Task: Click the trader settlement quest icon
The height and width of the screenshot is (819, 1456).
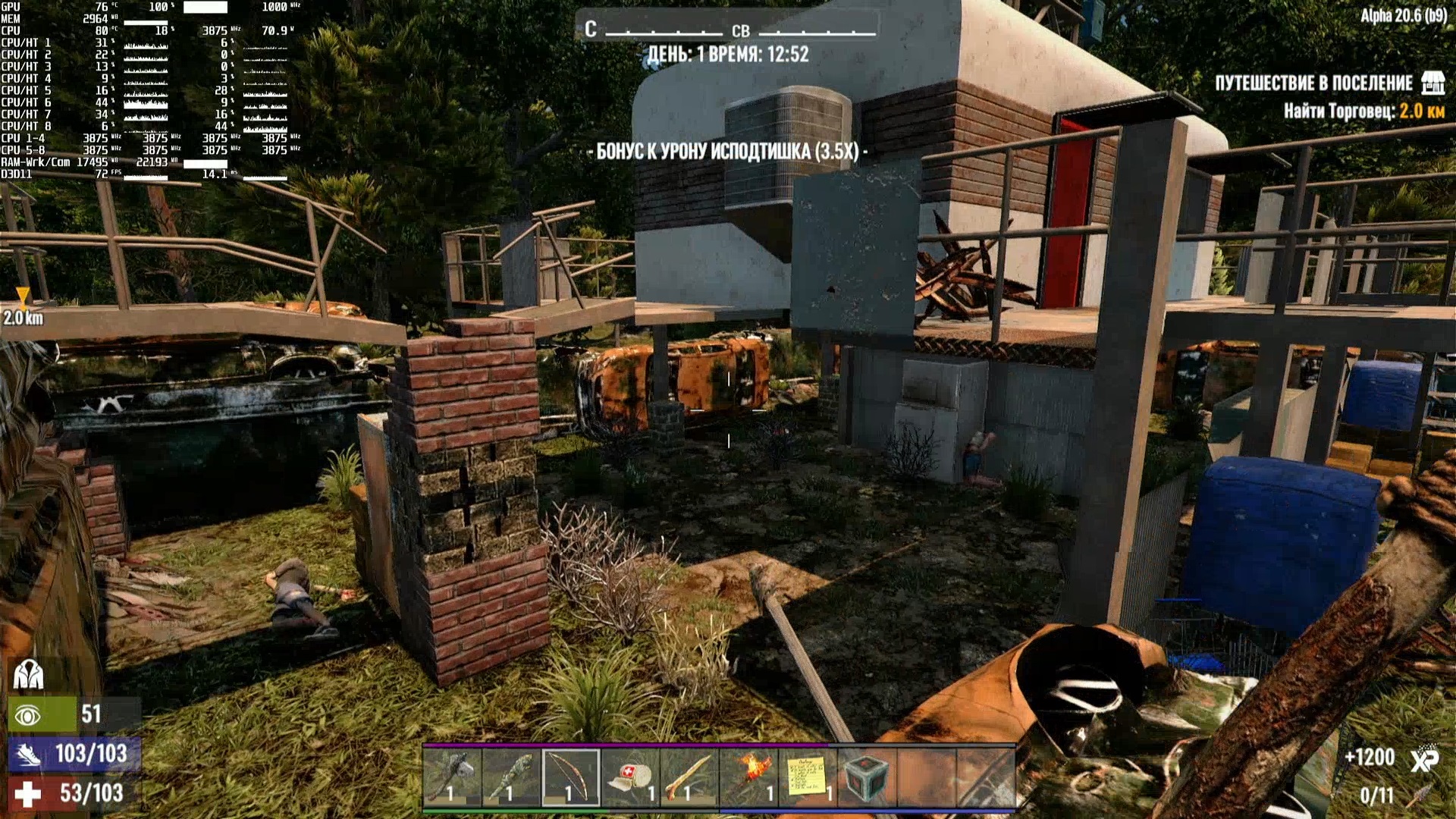Action: pyautogui.click(x=1432, y=83)
